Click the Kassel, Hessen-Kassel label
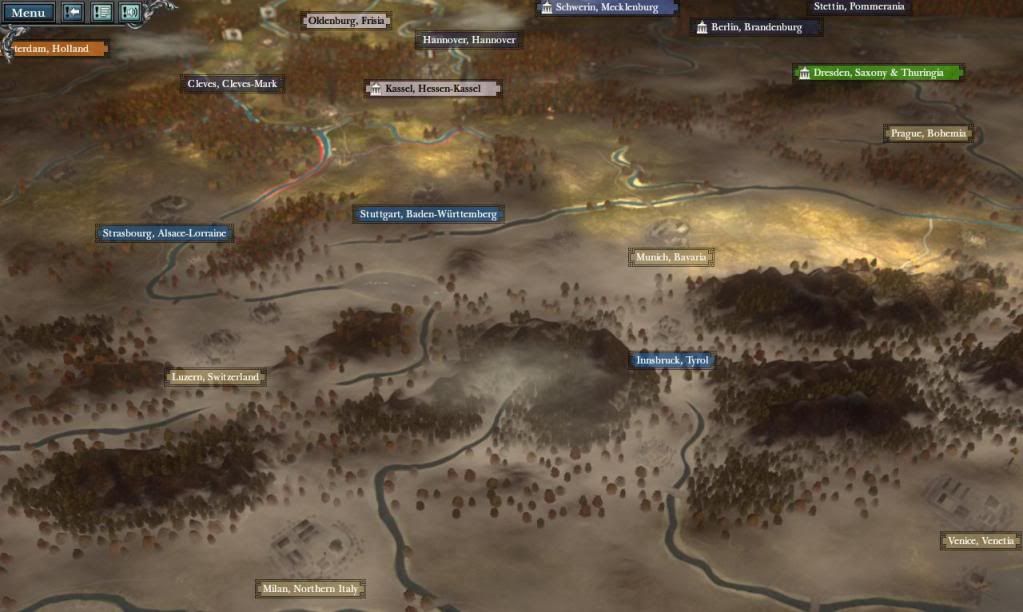 432,89
